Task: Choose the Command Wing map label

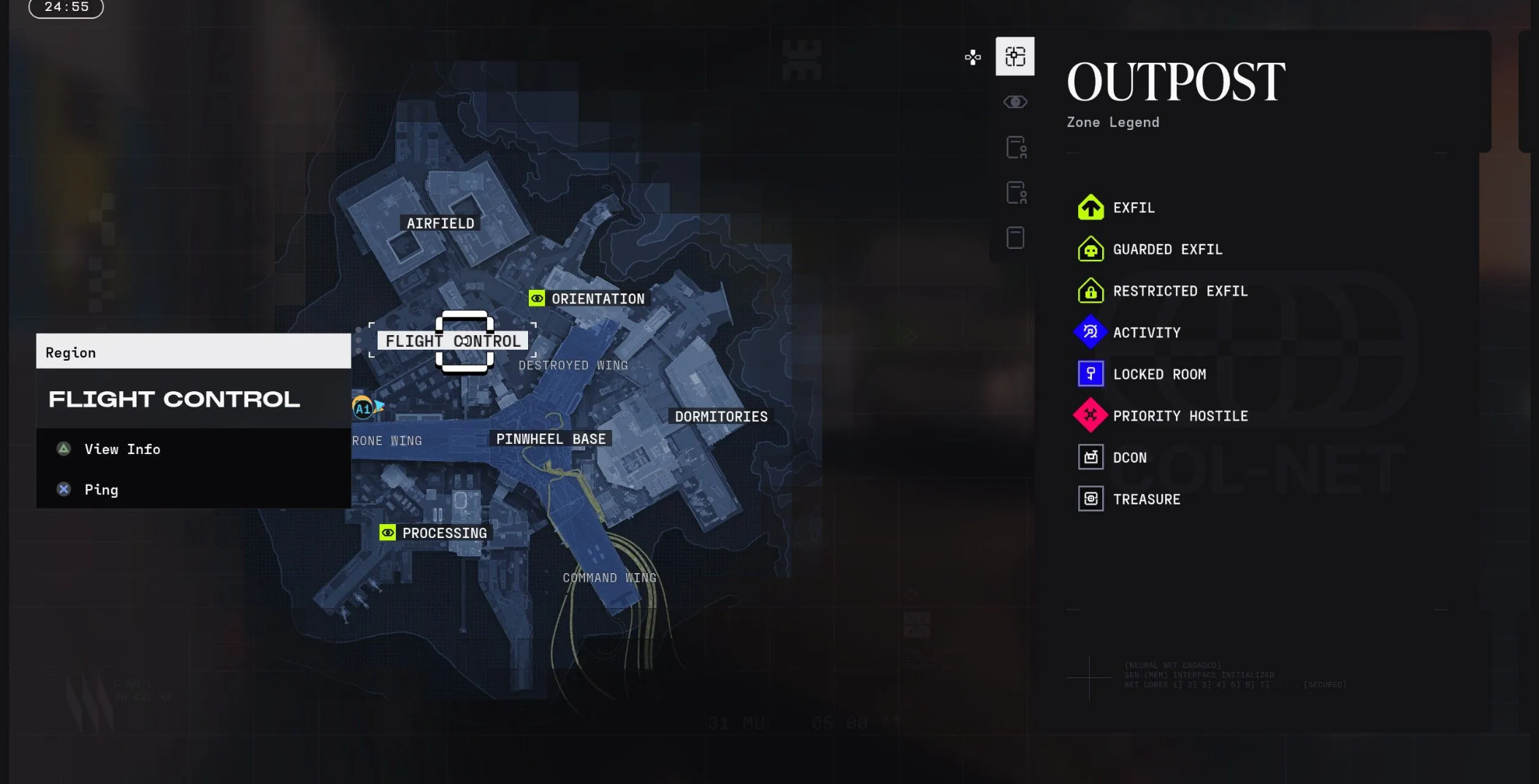Action: pos(609,577)
